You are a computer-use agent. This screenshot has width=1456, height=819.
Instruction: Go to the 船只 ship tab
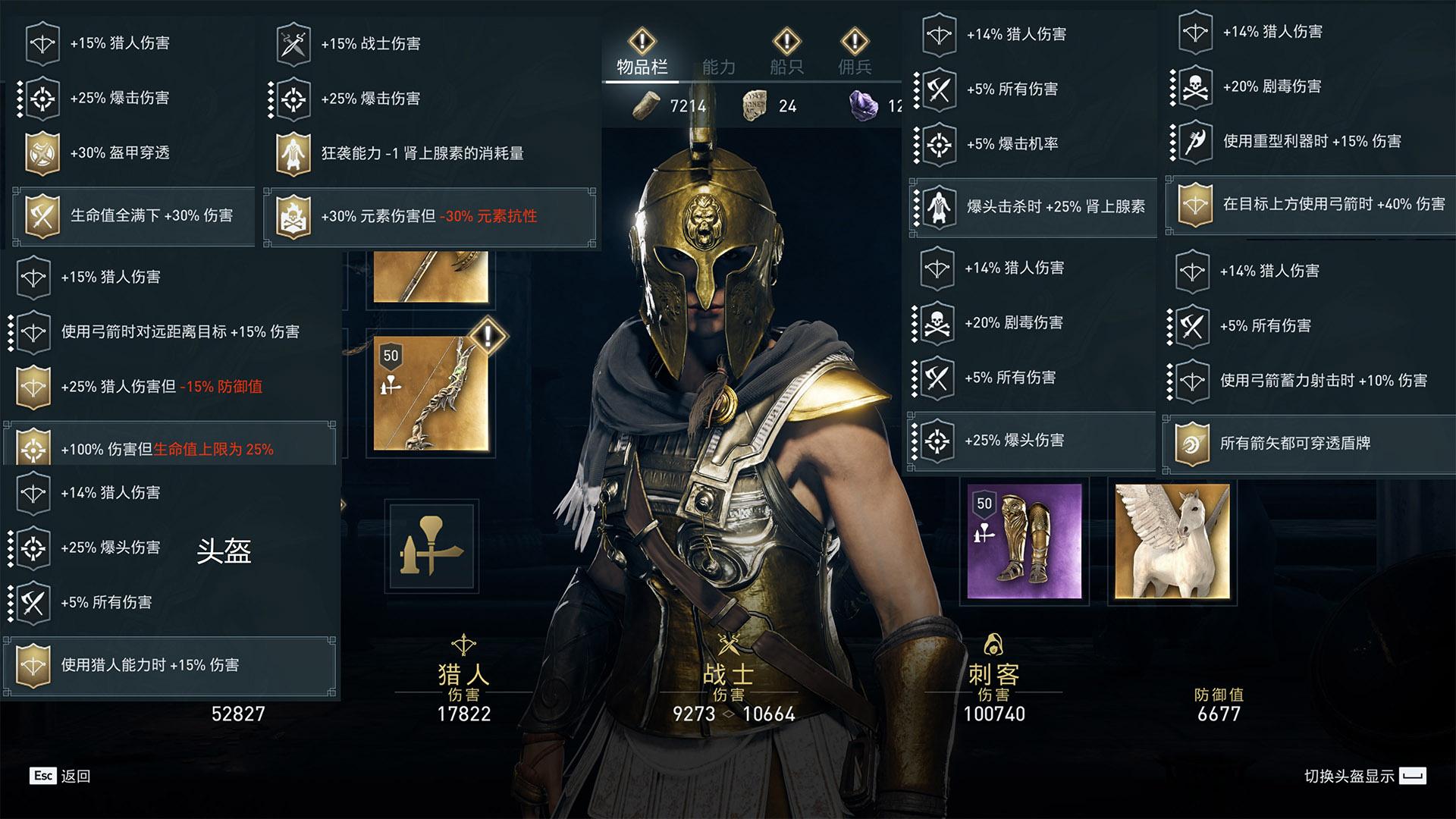[x=786, y=67]
